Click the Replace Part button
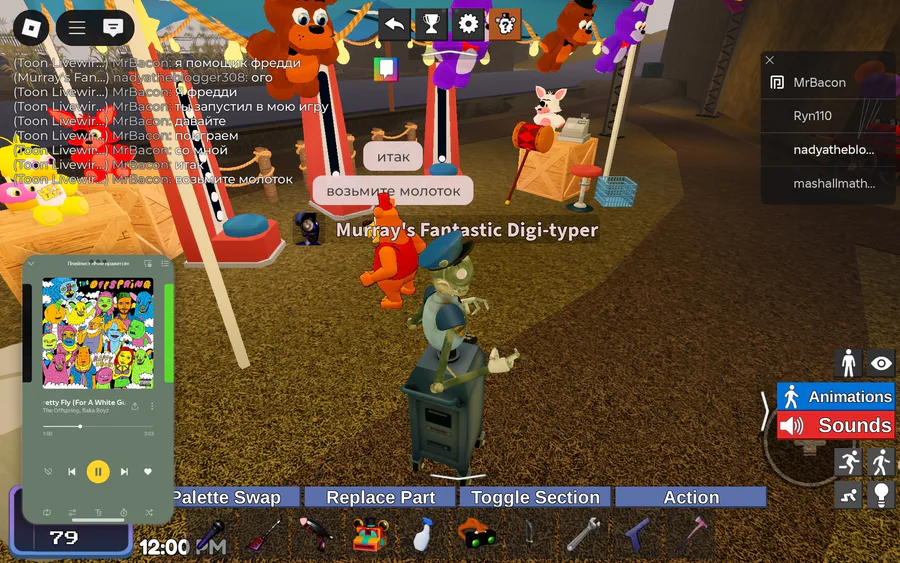Screen dimensions: 900x563 click(x=381, y=497)
